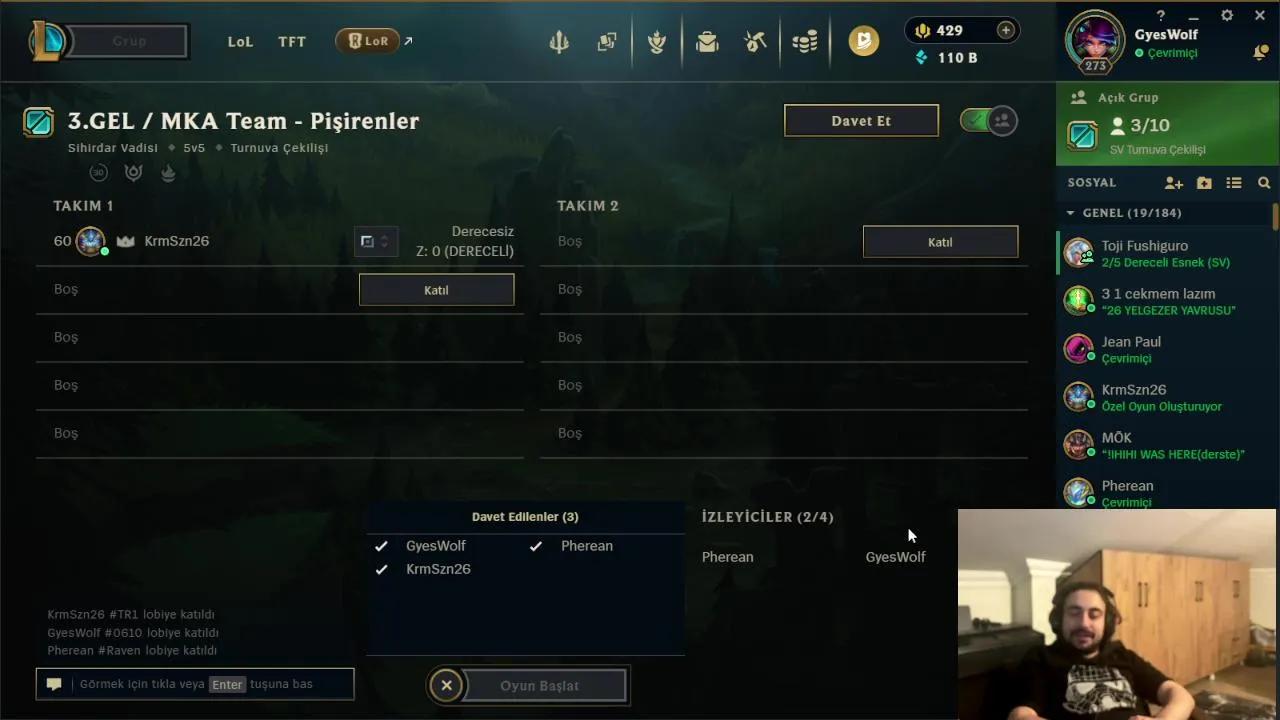Select the LoL menu item
The image size is (1280, 720).
click(240, 42)
